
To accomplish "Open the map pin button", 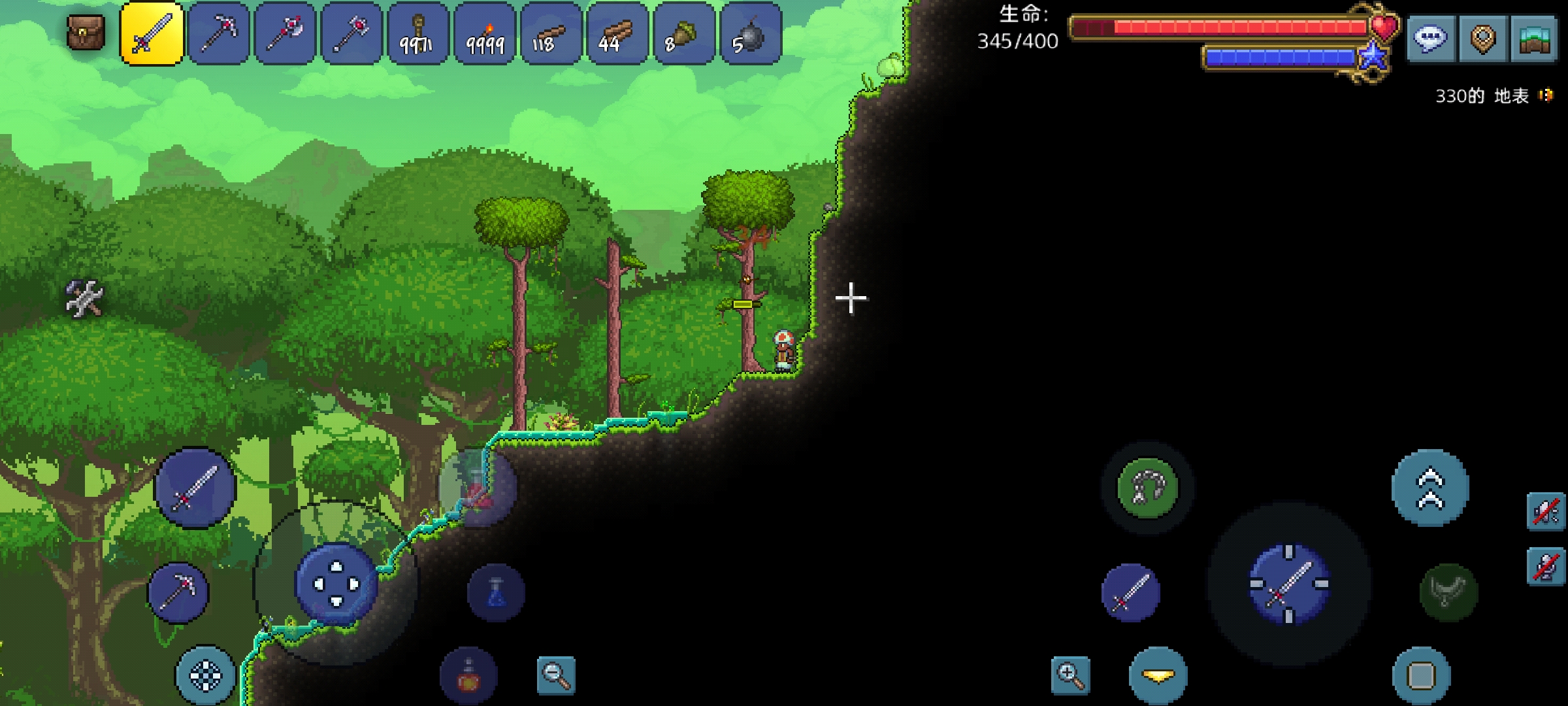I will (x=1482, y=39).
